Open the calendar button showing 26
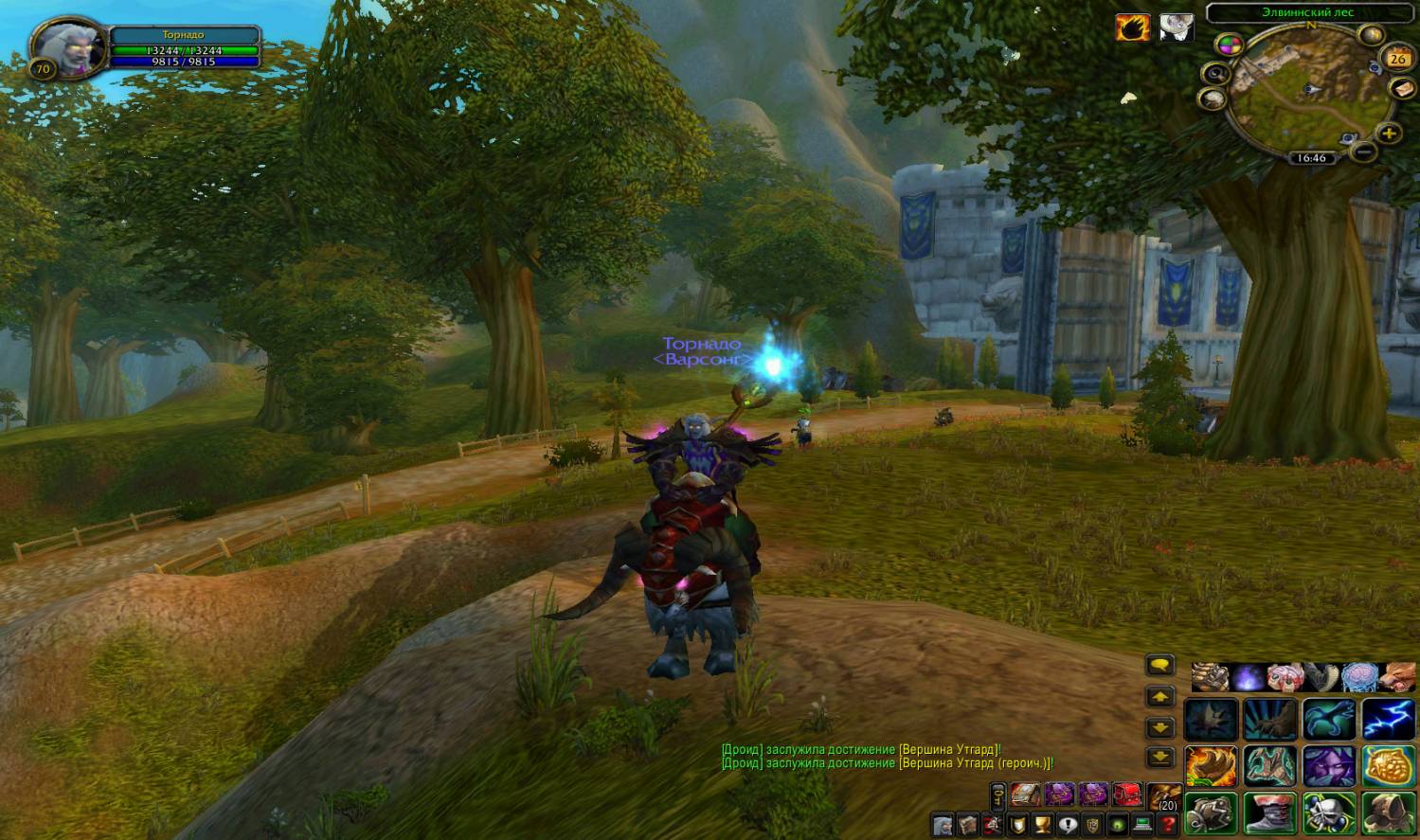The width and height of the screenshot is (1420, 840). pyautogui.click(x=1397, y=58)
